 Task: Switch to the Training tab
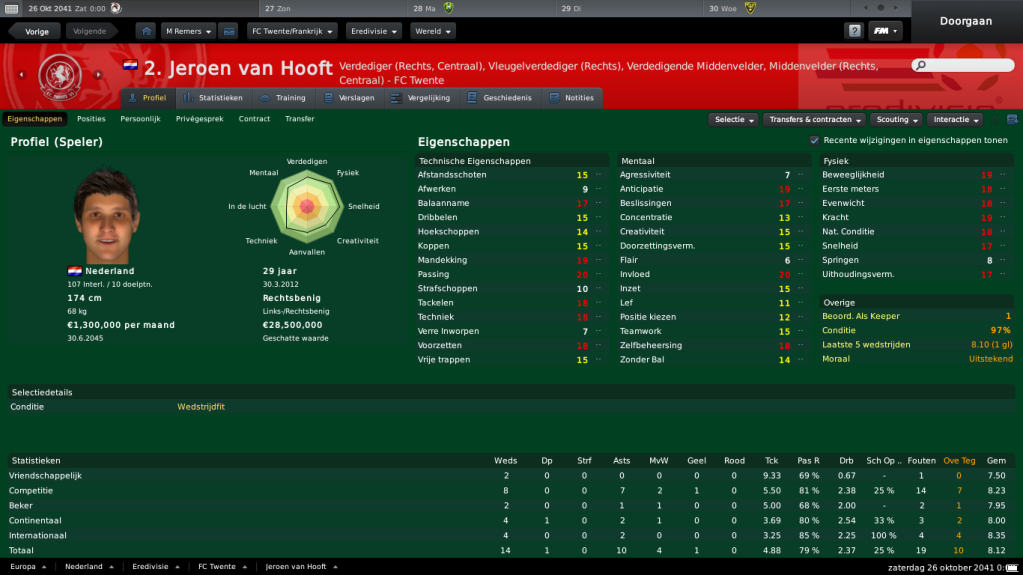coord(283,98)
